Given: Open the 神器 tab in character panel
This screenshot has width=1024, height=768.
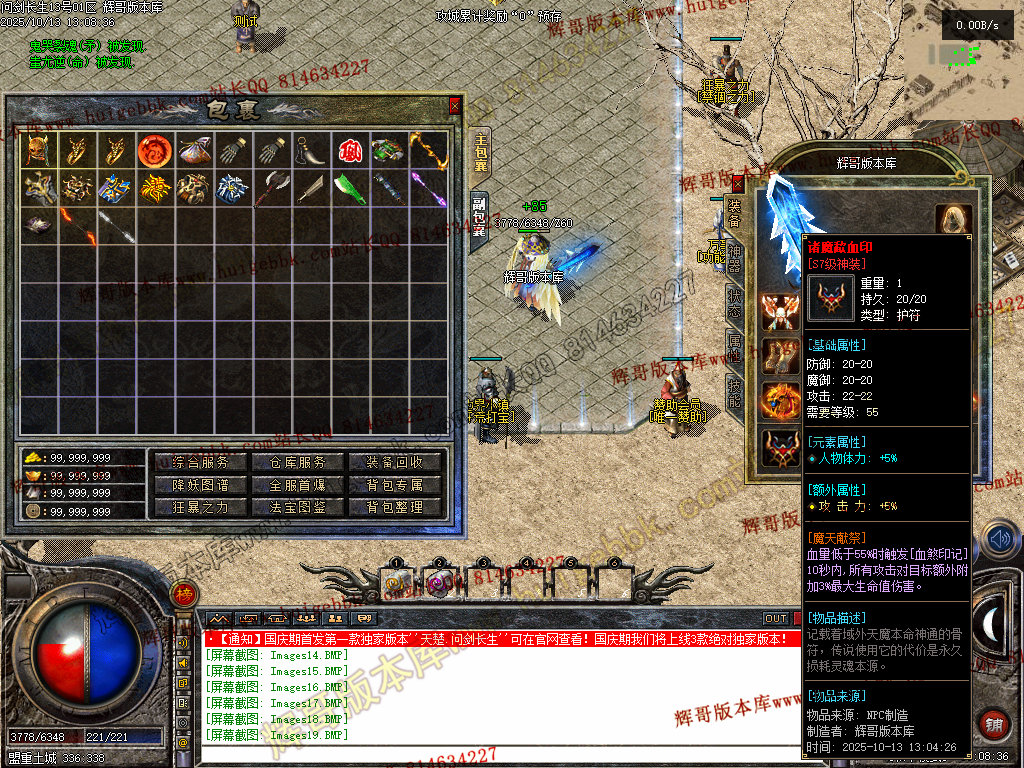Looking at the screenshot, I should pos(735,257).
